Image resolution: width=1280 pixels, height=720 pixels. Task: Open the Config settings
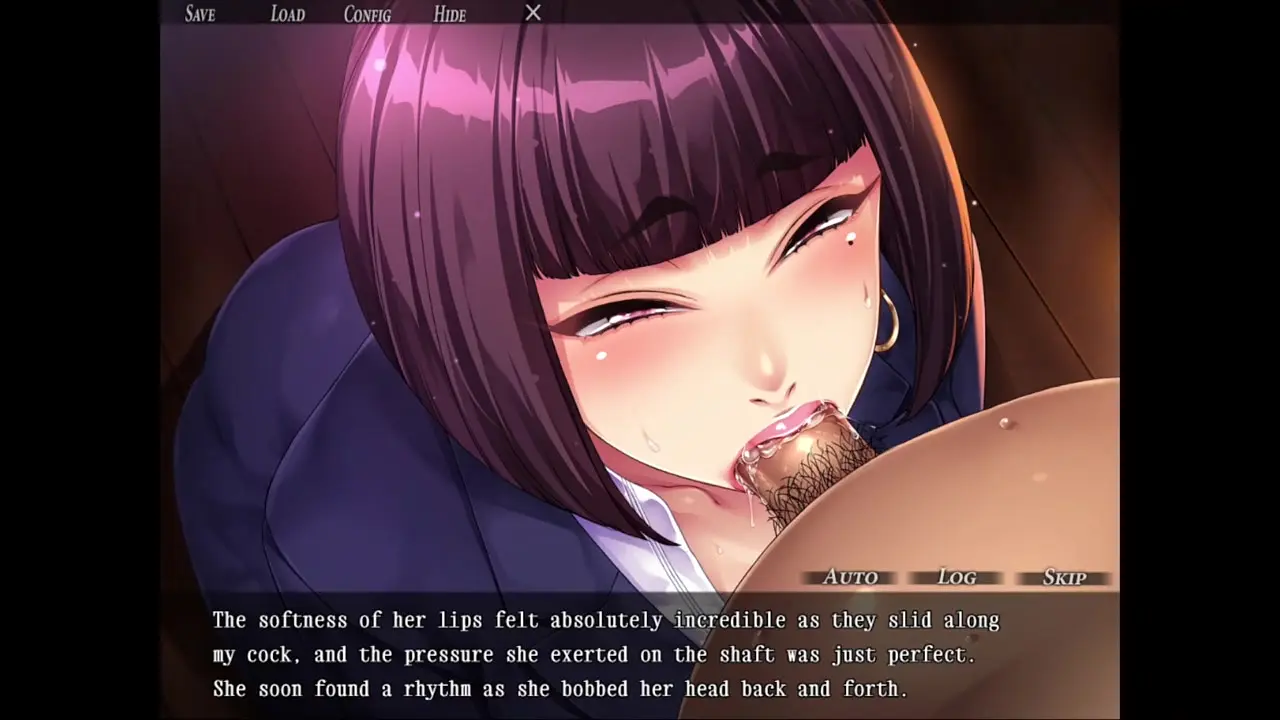tap(367, 14)
